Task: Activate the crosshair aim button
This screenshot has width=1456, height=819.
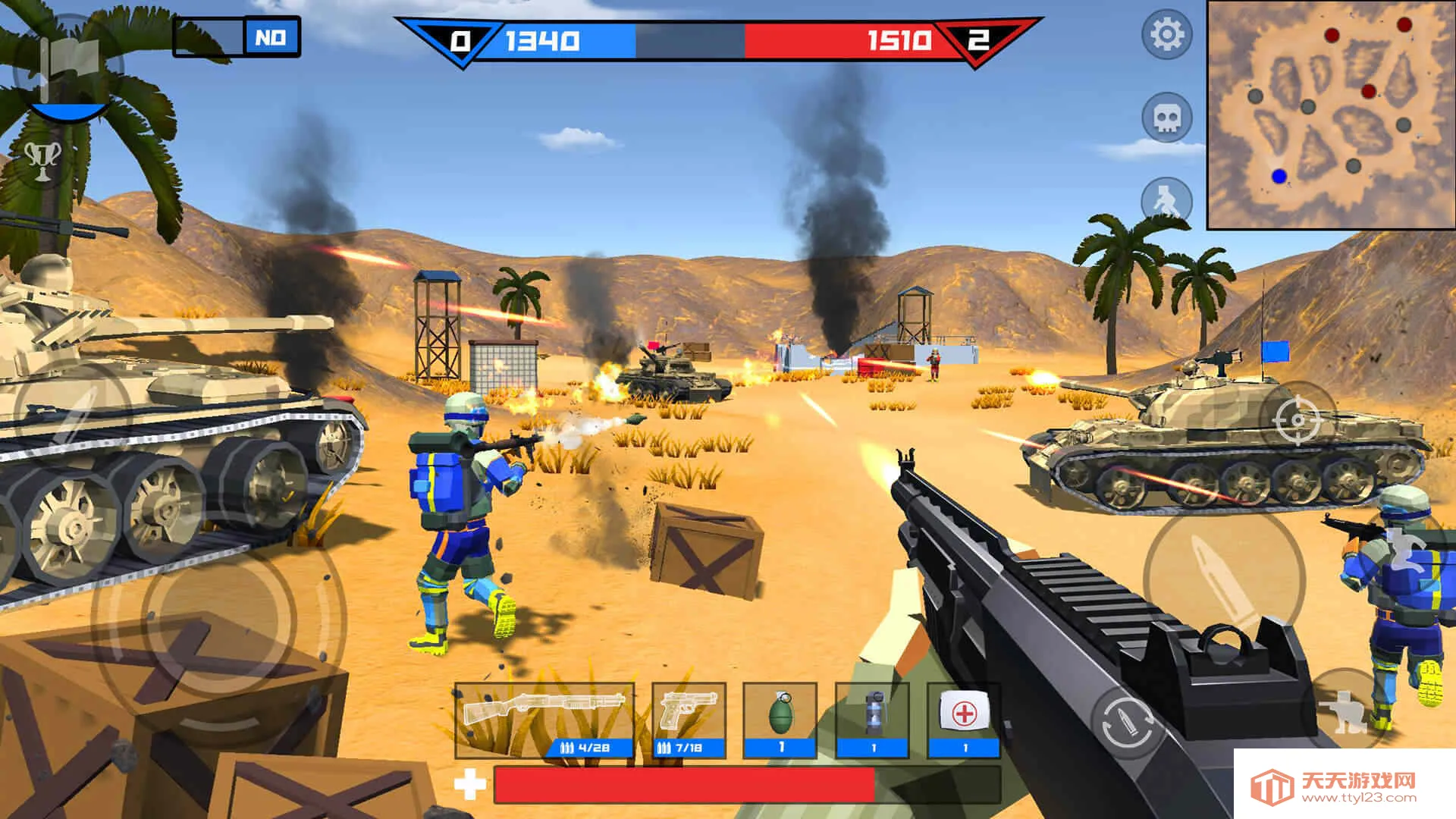Action: pyautogui.click(x=1297, y=419)
